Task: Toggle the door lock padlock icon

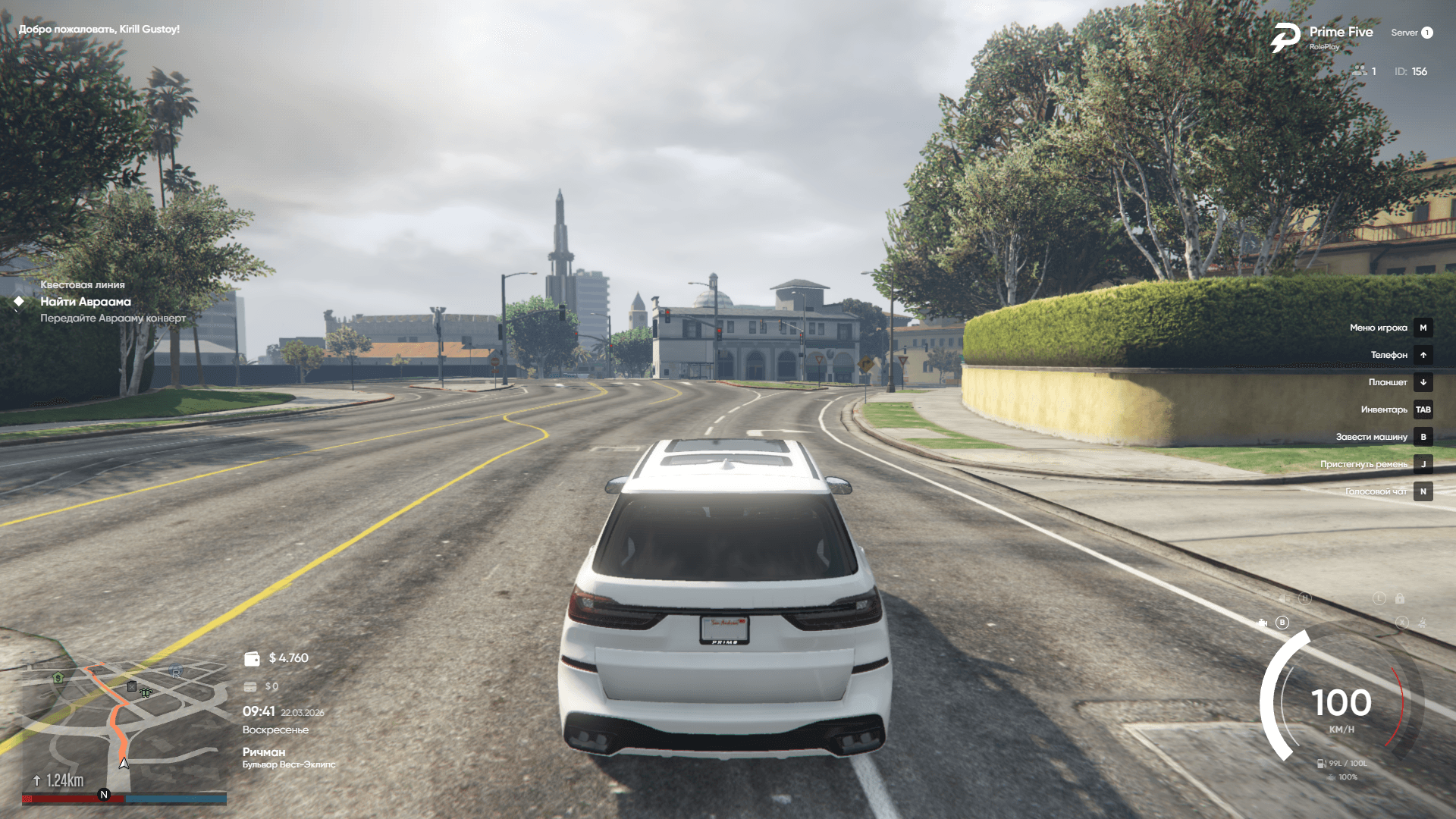Action: tap(1400, 598)
